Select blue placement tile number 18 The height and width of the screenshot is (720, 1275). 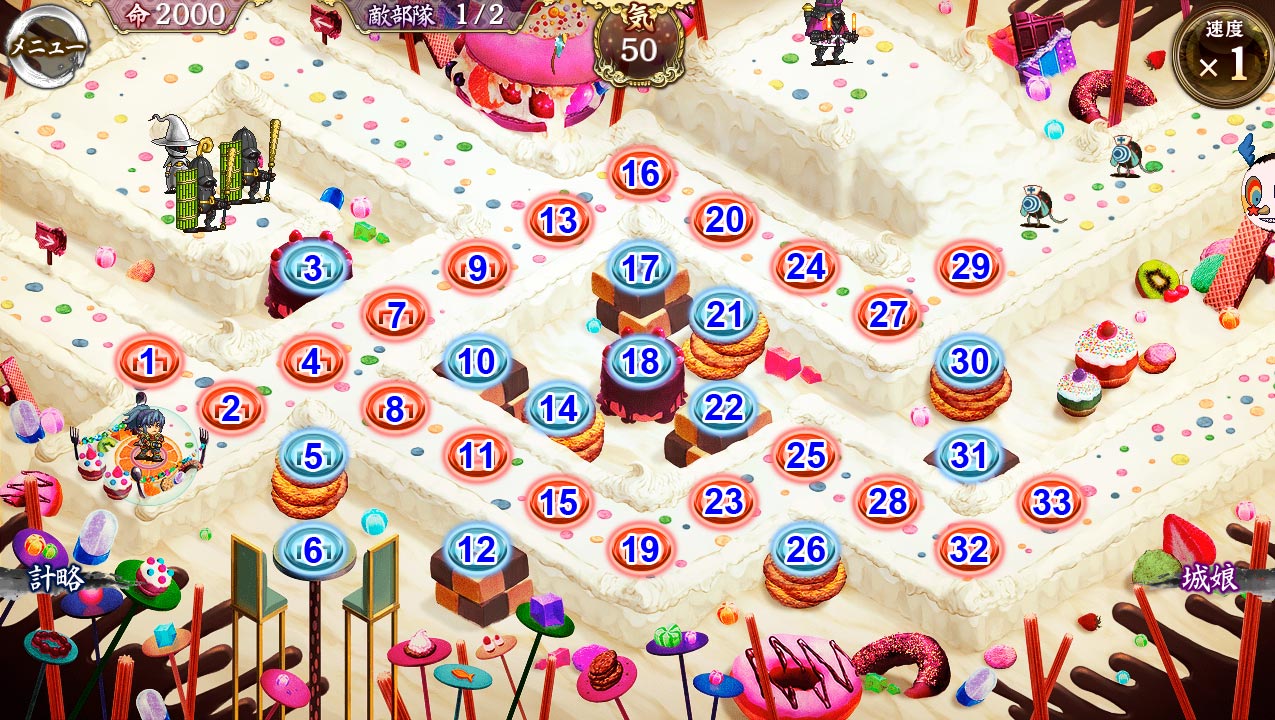pyautogui.click(x=640, y=362)
